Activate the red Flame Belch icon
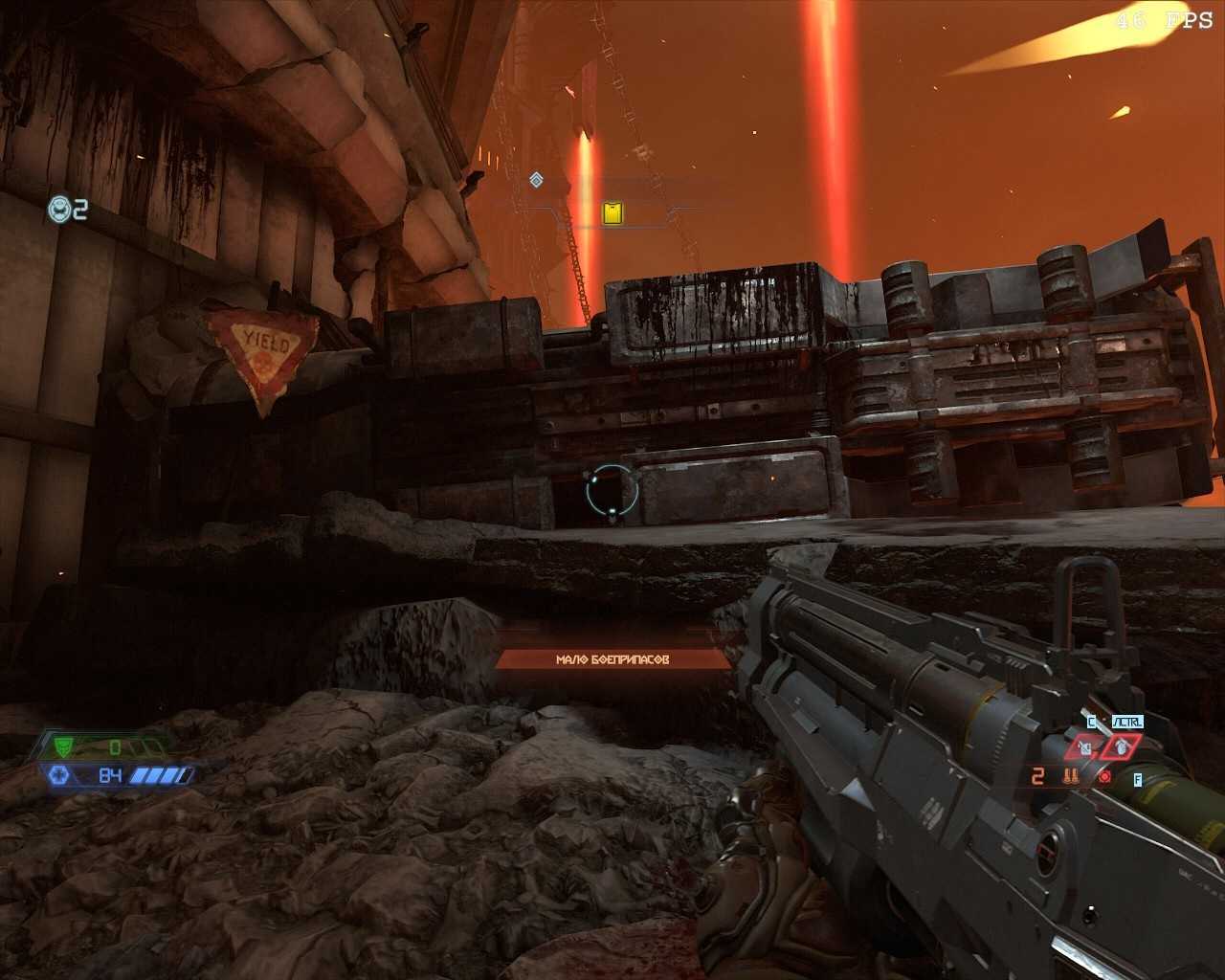This screenshot has width=1225, height=980. (x=1104, y=776)
